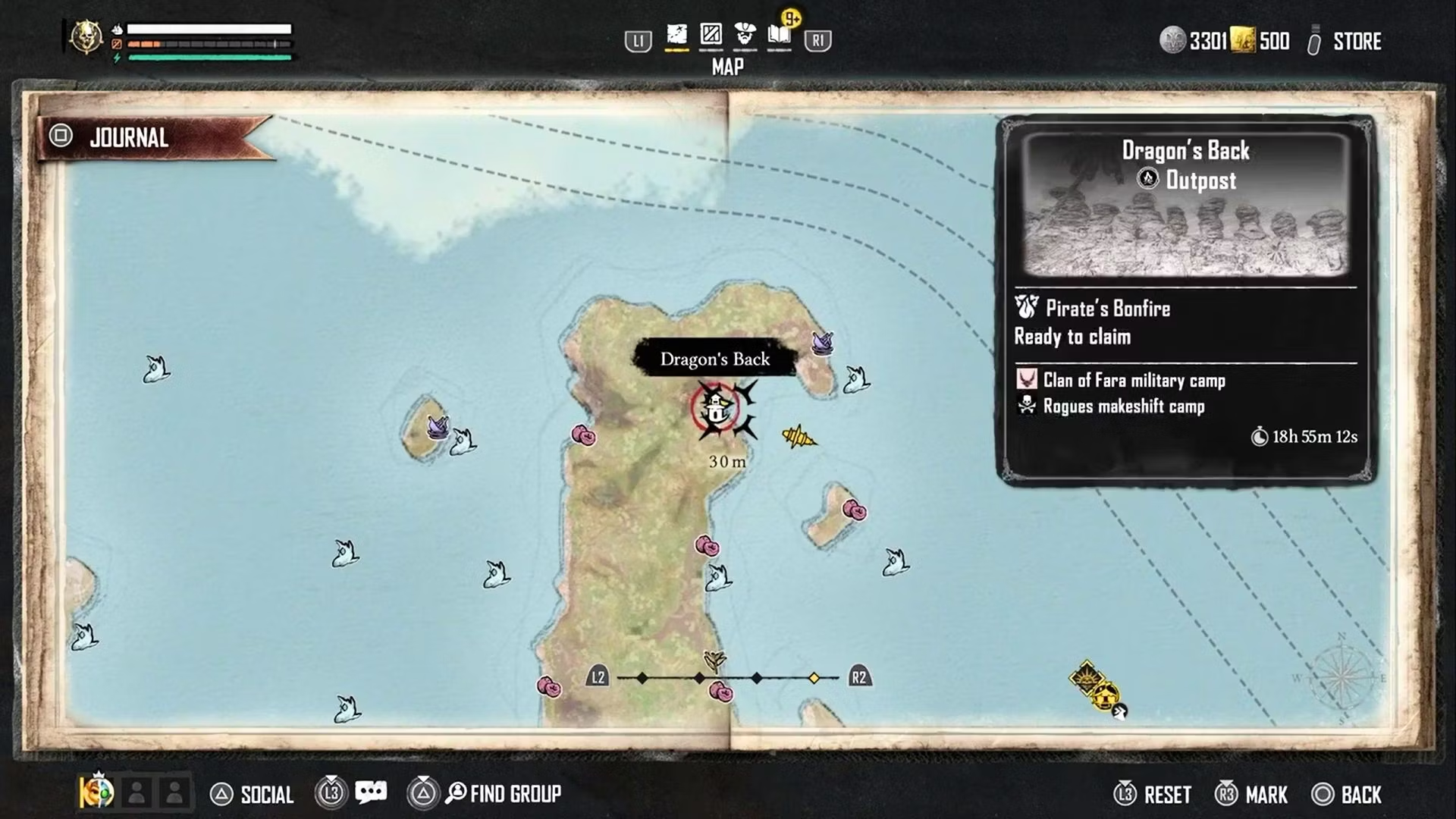Select the Clan of Fara military camp entry
This screenshot has width=1456, height=819.
pyautogui.click(x=1133, y=380)
